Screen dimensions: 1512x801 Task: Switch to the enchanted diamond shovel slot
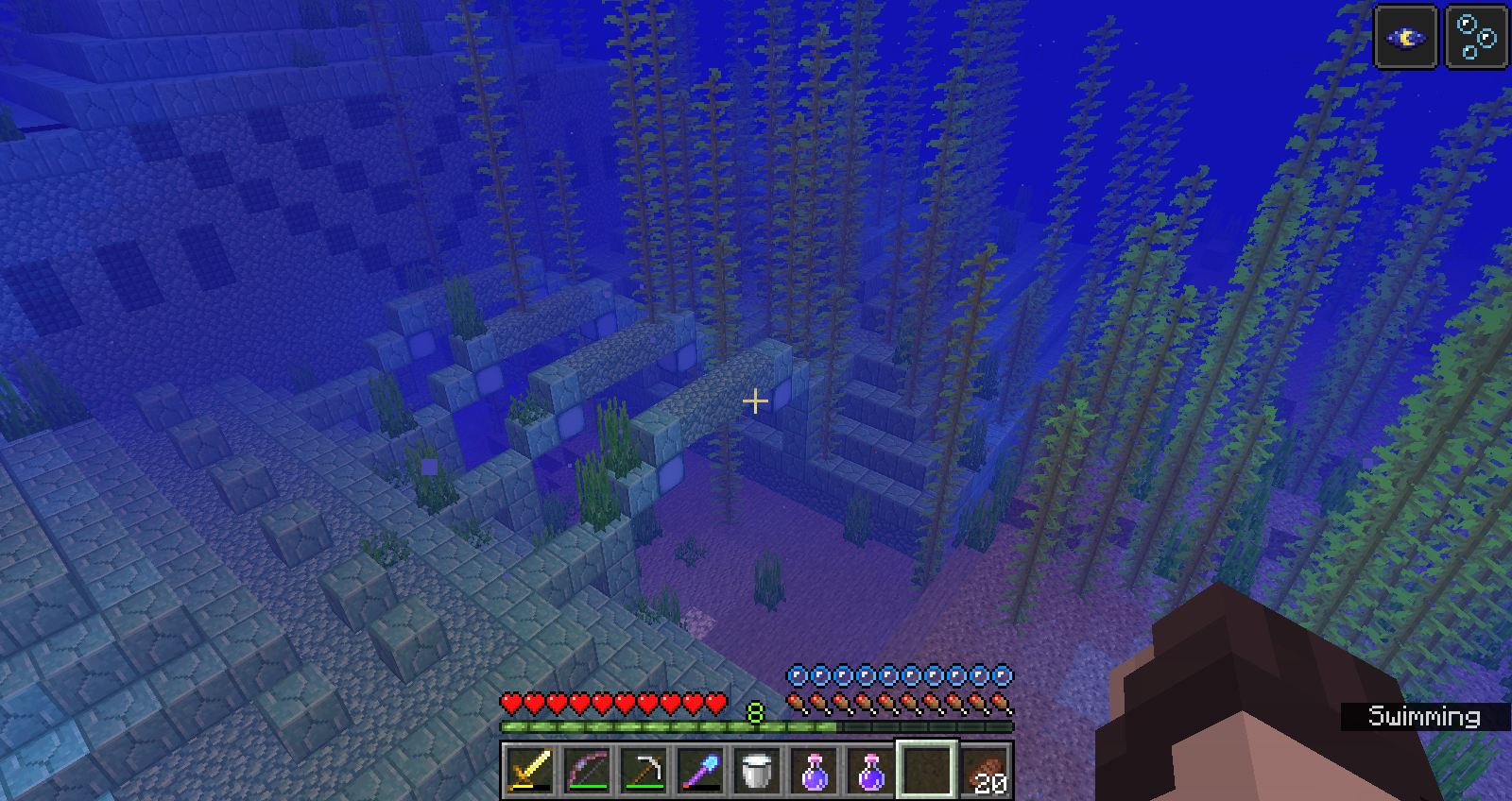pyautogui.click(x=700, y=771)
